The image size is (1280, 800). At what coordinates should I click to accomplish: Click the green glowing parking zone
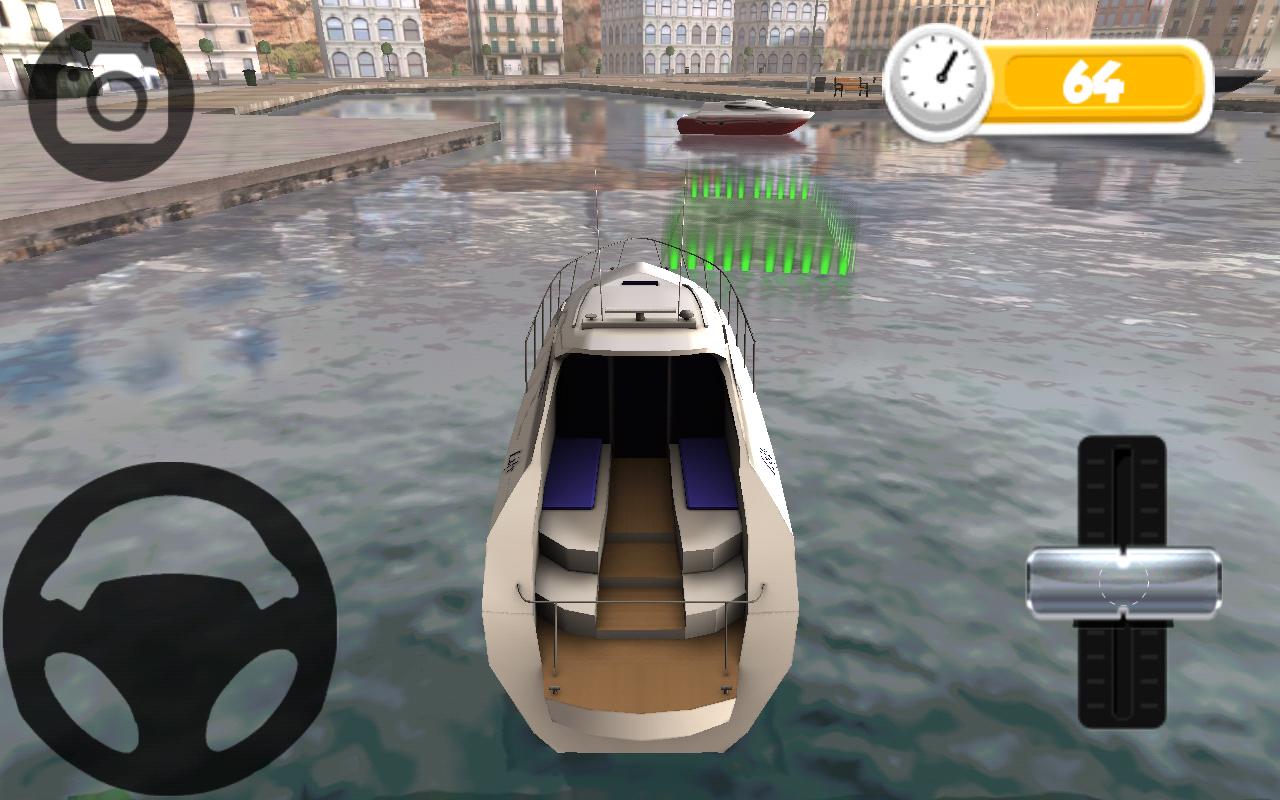click(x=760, y=225)
